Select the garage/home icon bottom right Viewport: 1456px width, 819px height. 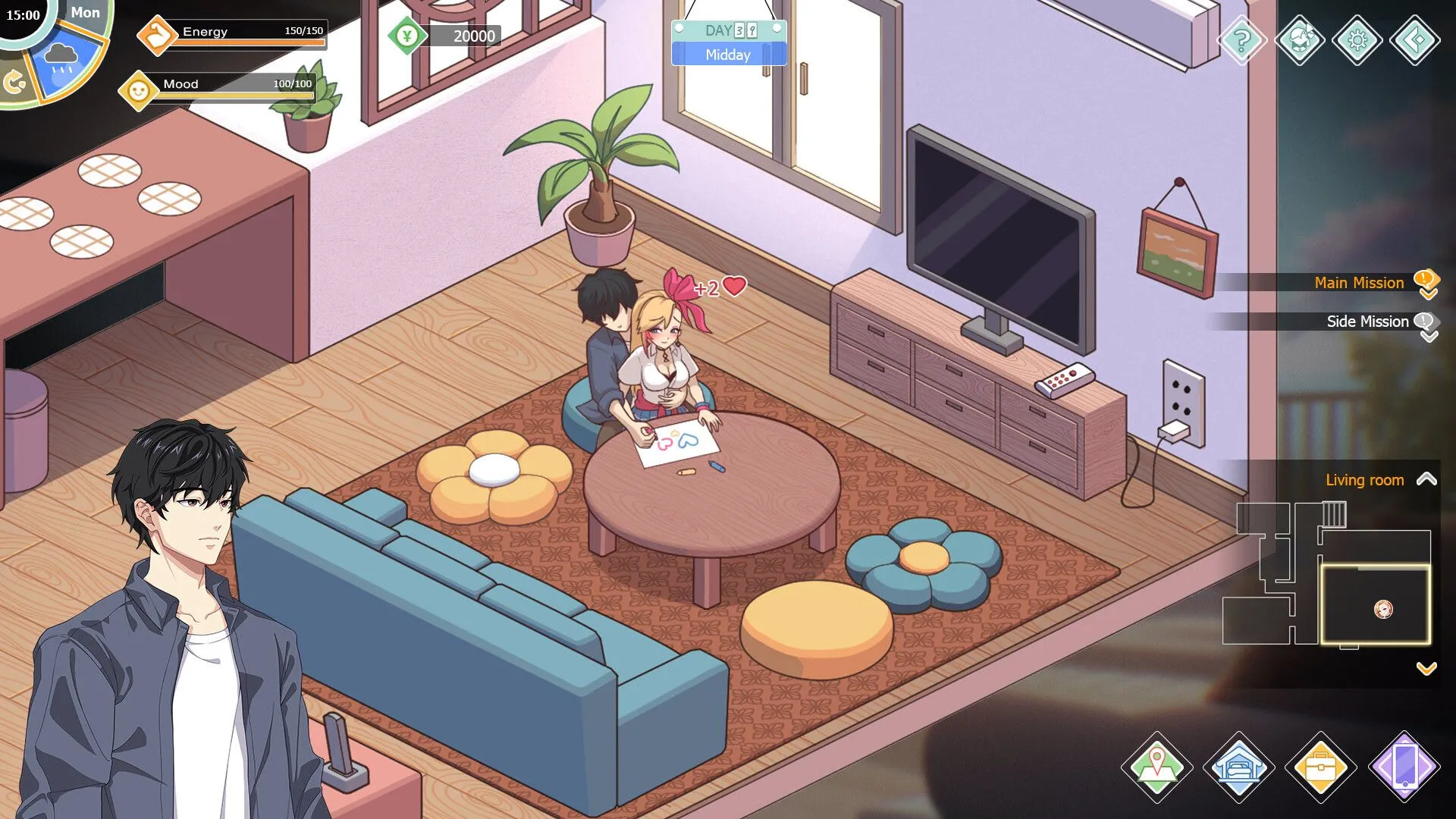(1241, 767)
